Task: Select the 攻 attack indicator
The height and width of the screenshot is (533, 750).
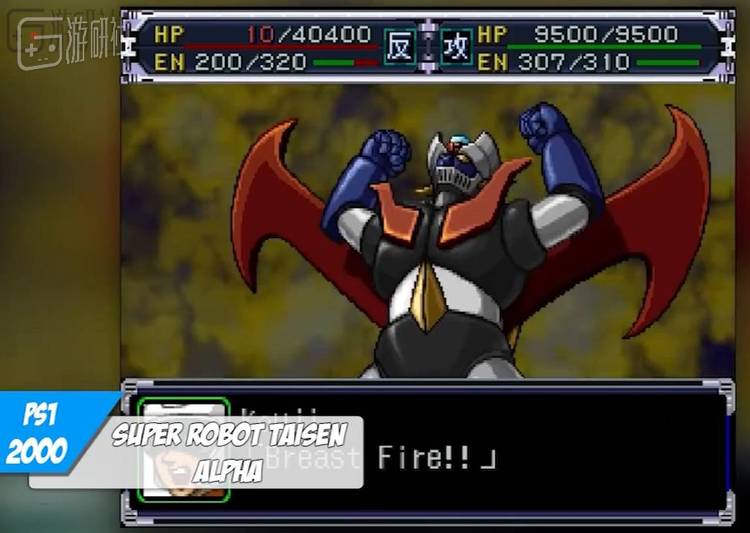Action: pyautogui.click(x=457, y=48)
